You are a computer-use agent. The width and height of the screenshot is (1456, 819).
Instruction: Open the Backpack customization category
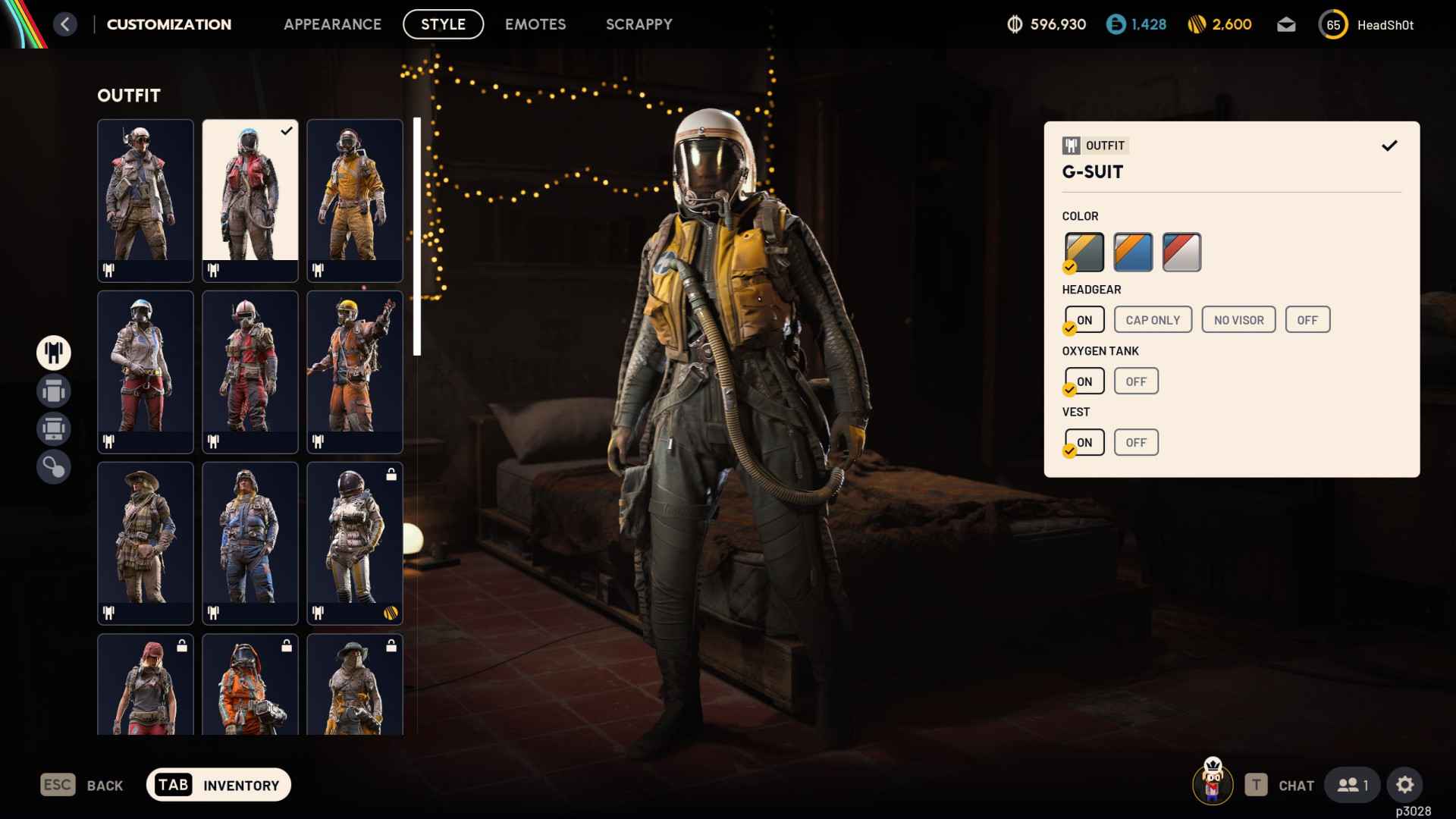pos(54,391)
